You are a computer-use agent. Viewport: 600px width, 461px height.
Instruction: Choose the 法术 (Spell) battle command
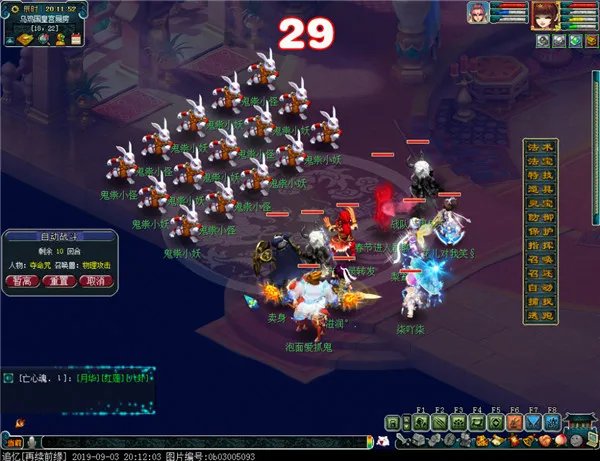click(541, 147)
